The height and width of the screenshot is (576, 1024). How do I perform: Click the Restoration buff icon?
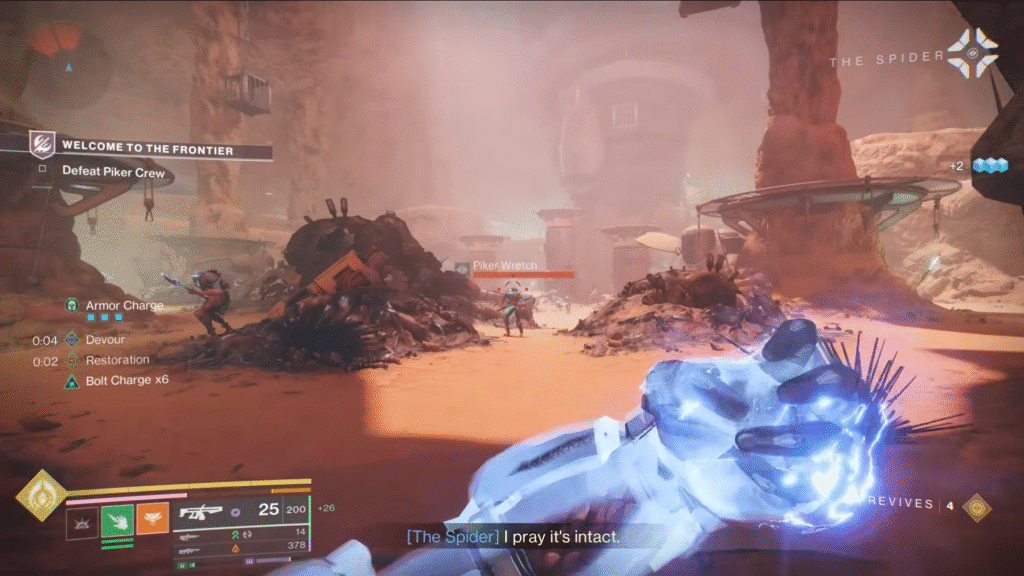(72, 360)
